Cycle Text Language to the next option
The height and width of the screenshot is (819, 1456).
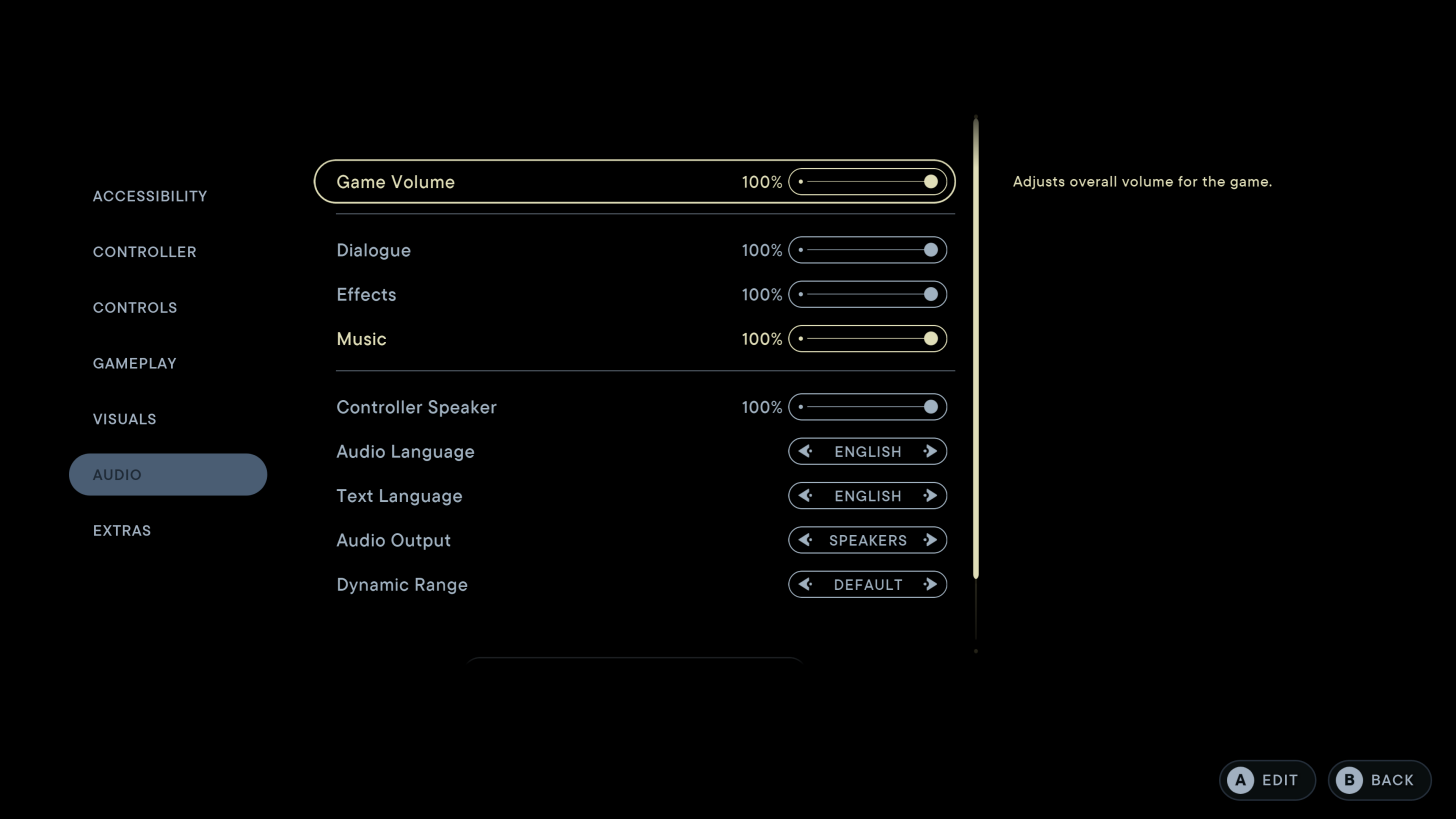point(930,495)
